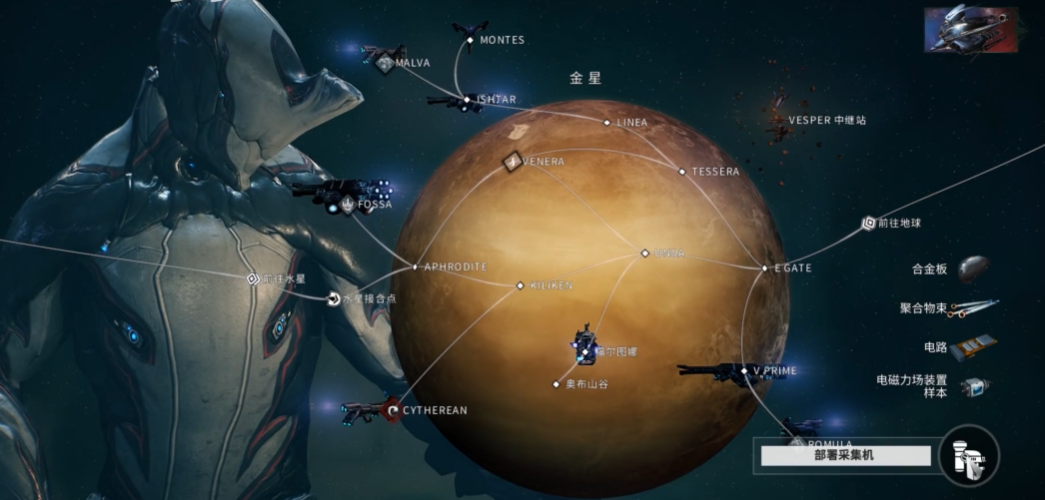
Task: Travel via the 前往地球 marker
Action: point(868,224)
